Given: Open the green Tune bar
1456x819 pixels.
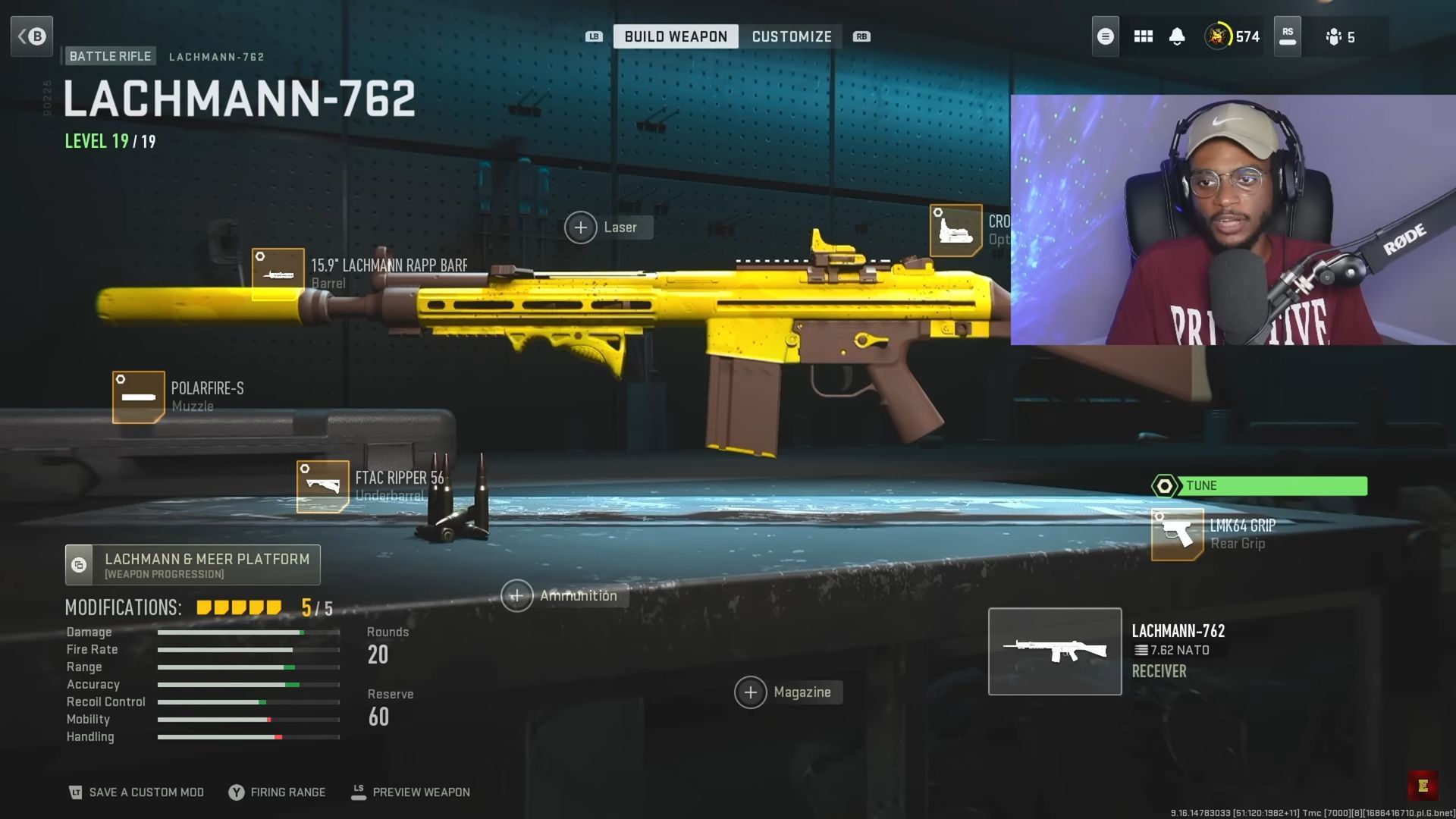Looking at the screenshot, I should click(x=1257, y=485).
